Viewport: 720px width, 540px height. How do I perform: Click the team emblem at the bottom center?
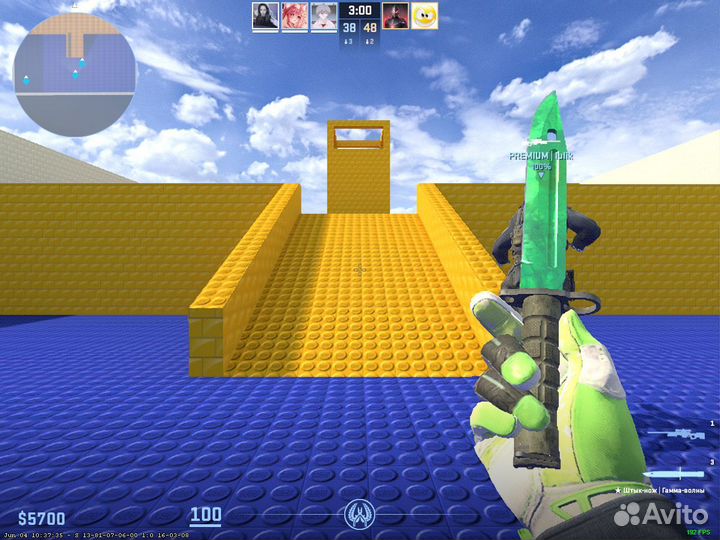point(359,515)
